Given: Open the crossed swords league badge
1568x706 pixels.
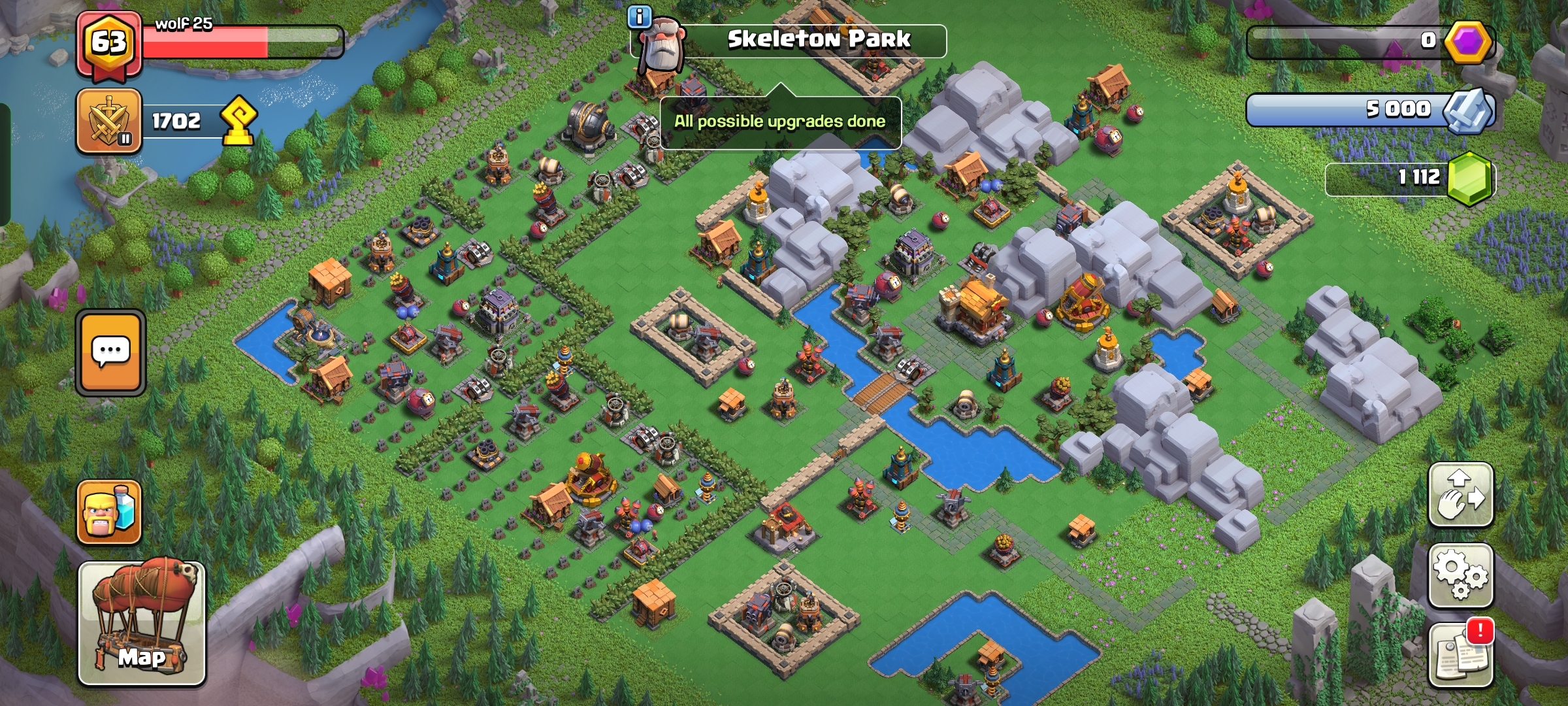Looking at the screenshot, I should coord(109,122).
